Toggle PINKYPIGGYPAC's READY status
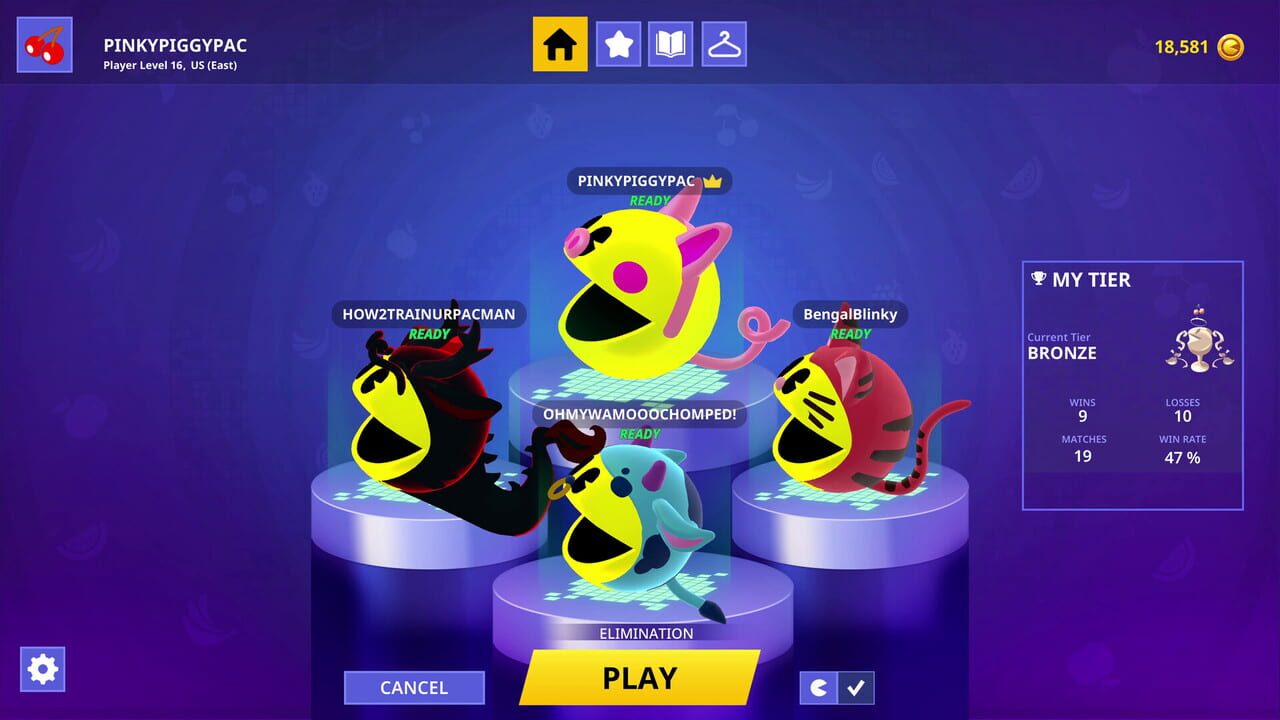 (650, 200)
